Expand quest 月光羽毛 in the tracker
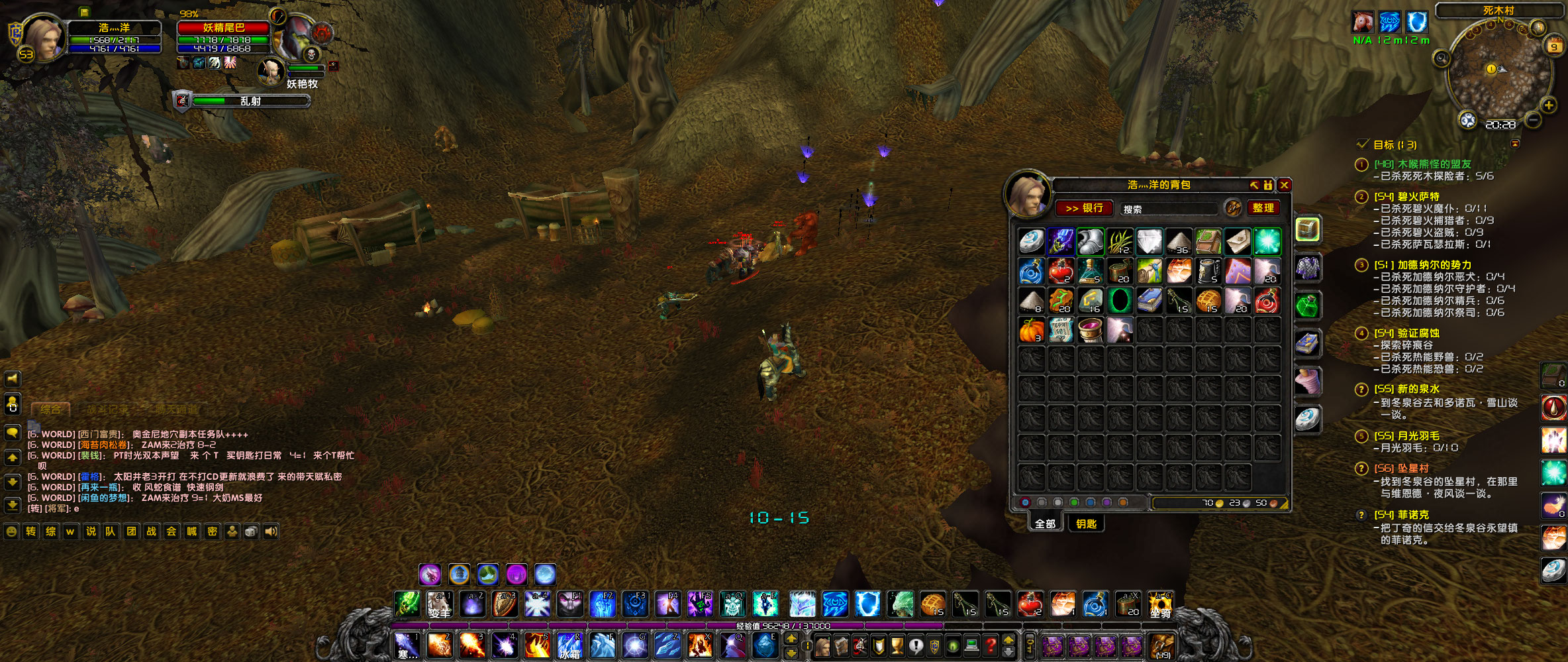The image size is (1568, 662). (1362, 436)
